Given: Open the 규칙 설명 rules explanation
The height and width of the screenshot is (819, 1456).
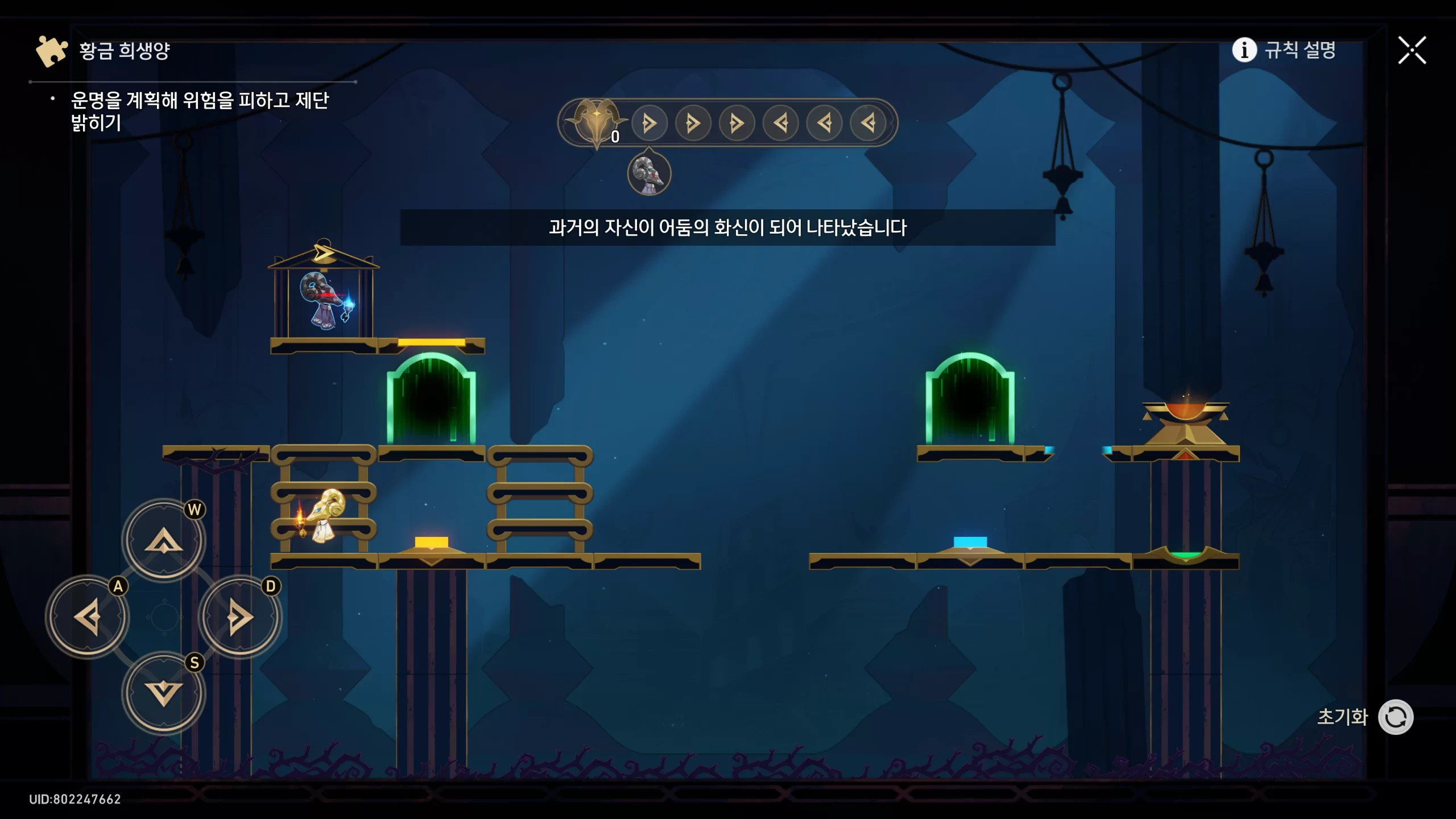Looking at the screenshot, I should click(1284, 50).
